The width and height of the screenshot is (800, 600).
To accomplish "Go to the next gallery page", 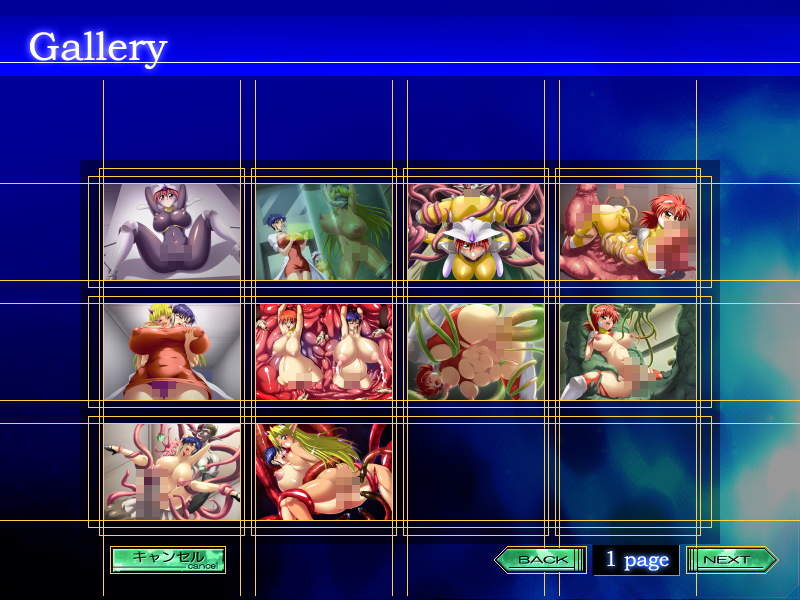I will tap(731, 560).
